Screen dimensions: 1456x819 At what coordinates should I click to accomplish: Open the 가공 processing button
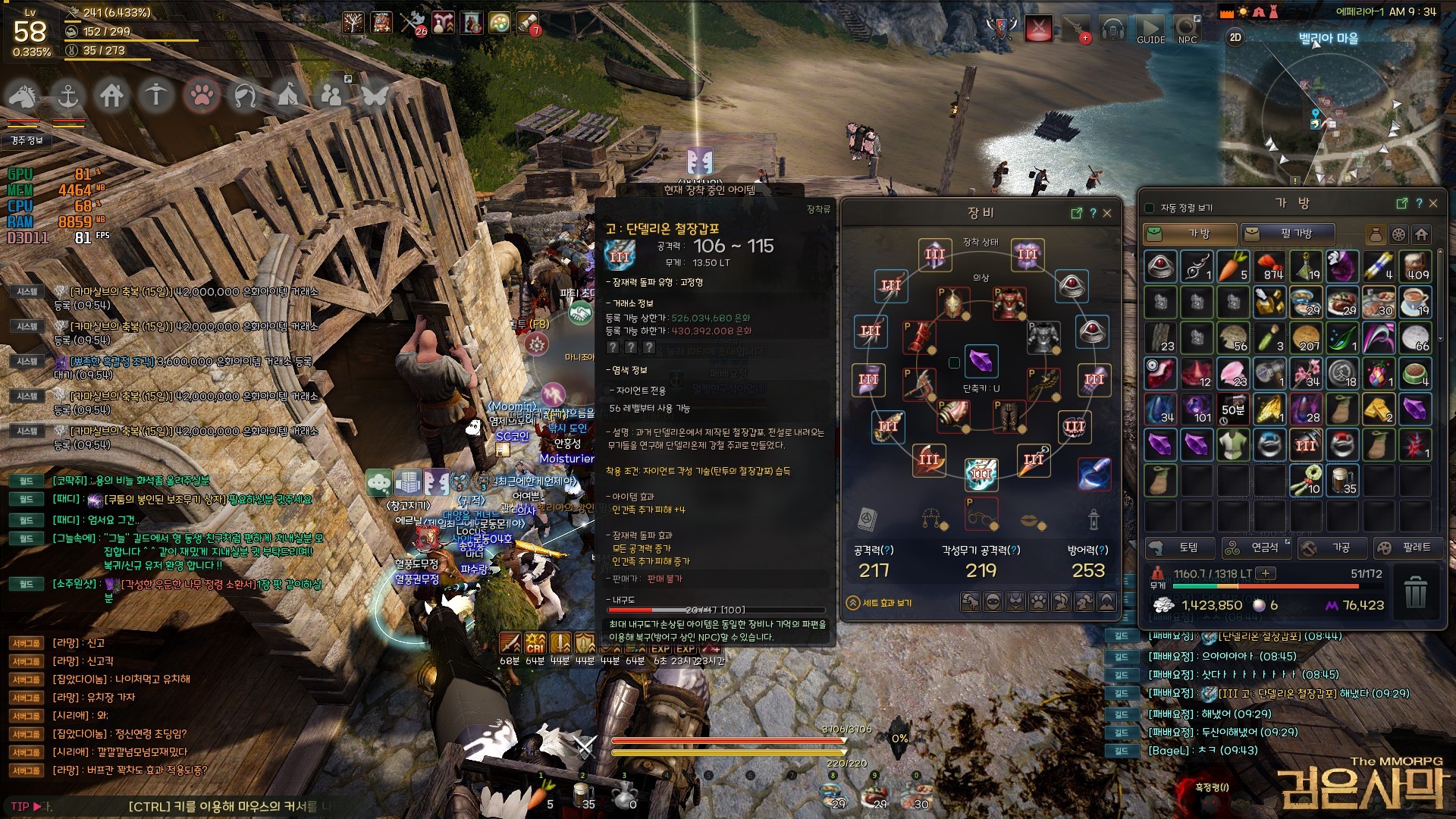[x=1332, y=548]
